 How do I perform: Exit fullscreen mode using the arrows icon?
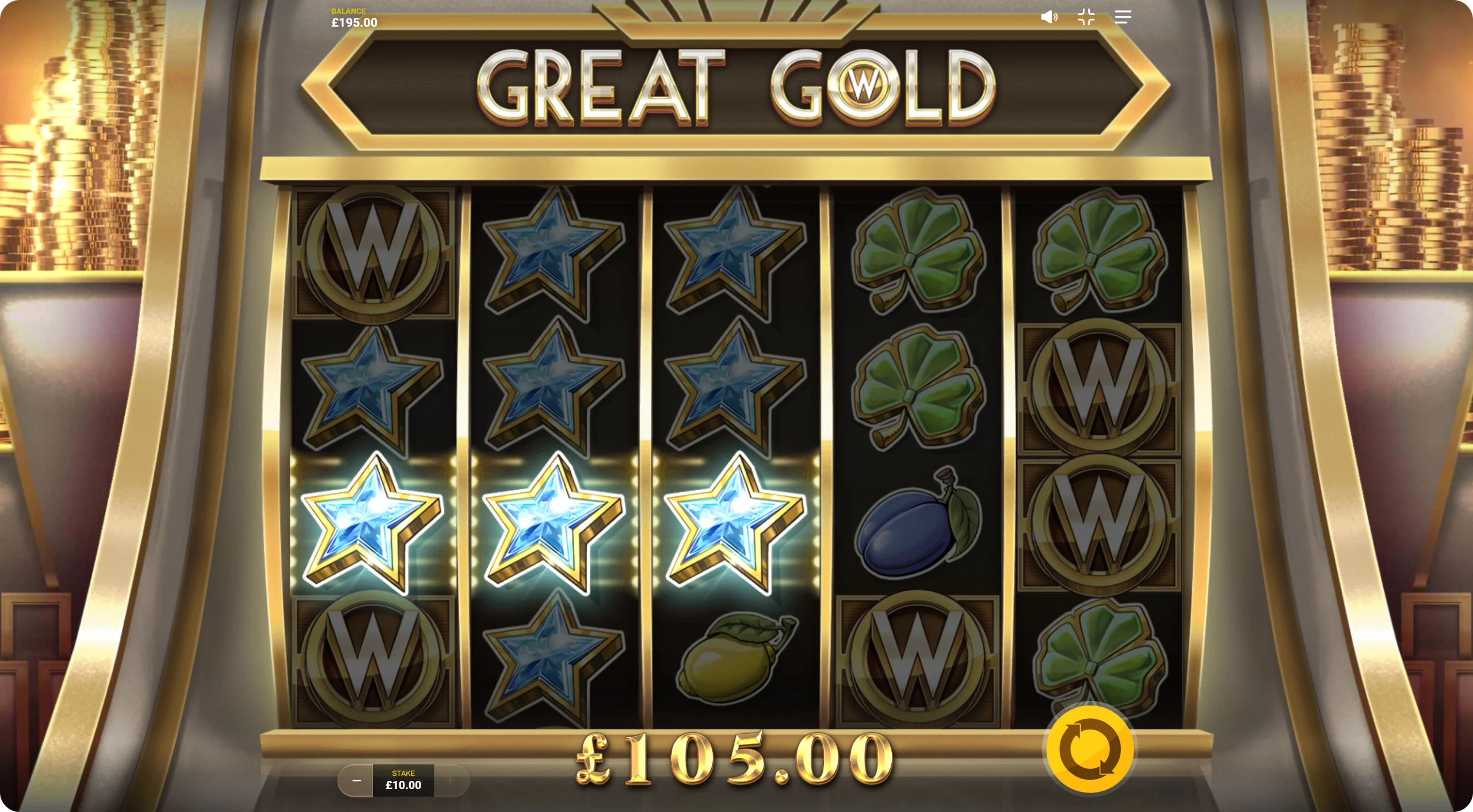click(x=1086, y=17)
